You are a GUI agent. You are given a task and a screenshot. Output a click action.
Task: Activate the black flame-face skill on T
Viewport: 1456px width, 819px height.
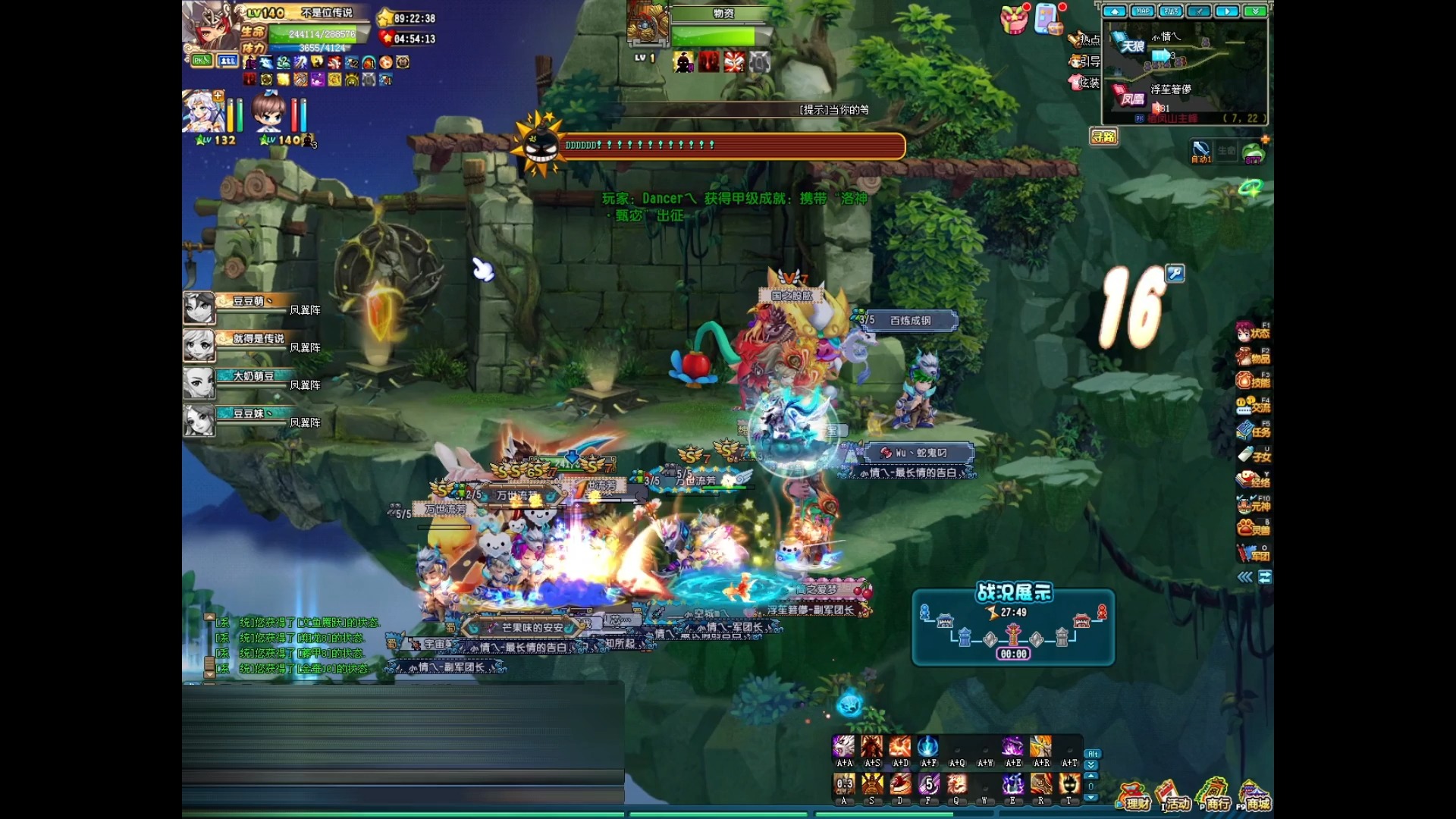coord(1069,783)
